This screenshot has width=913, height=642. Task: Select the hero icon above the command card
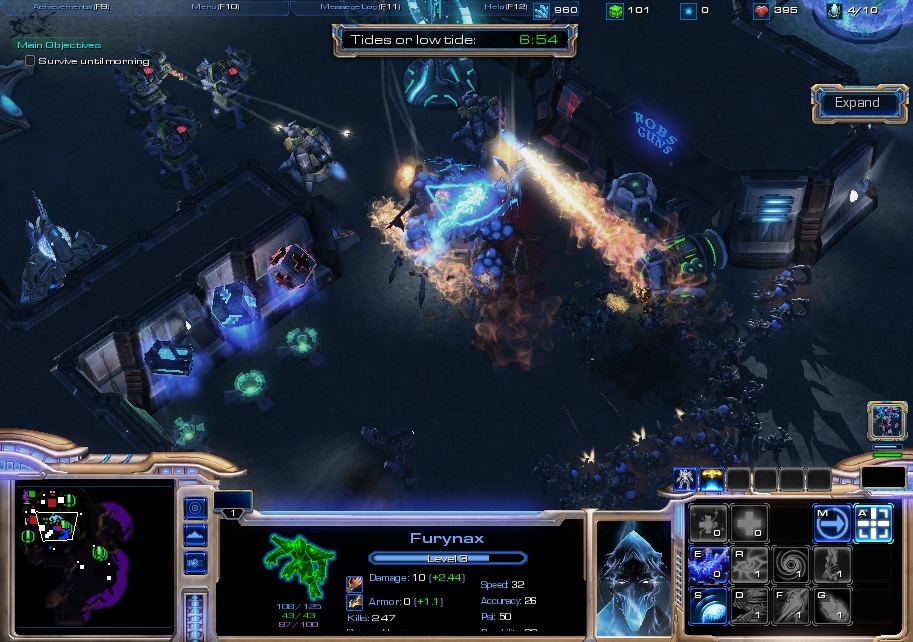pos(686,480)
